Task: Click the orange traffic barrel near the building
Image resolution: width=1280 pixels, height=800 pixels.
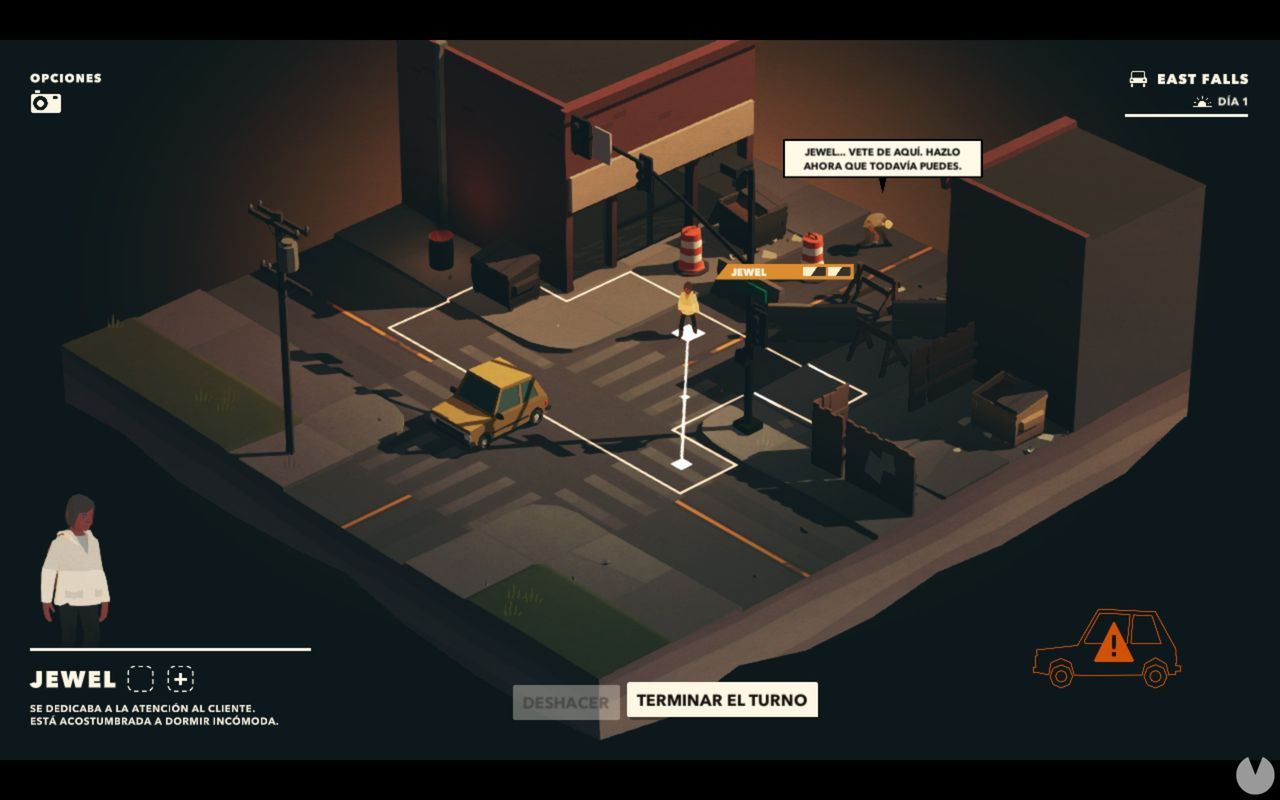Action: 690,249
